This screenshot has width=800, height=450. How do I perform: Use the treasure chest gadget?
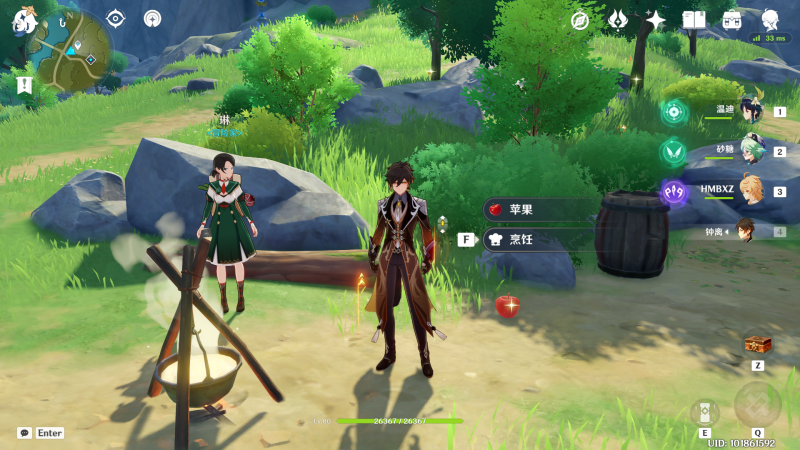[758, 345]
